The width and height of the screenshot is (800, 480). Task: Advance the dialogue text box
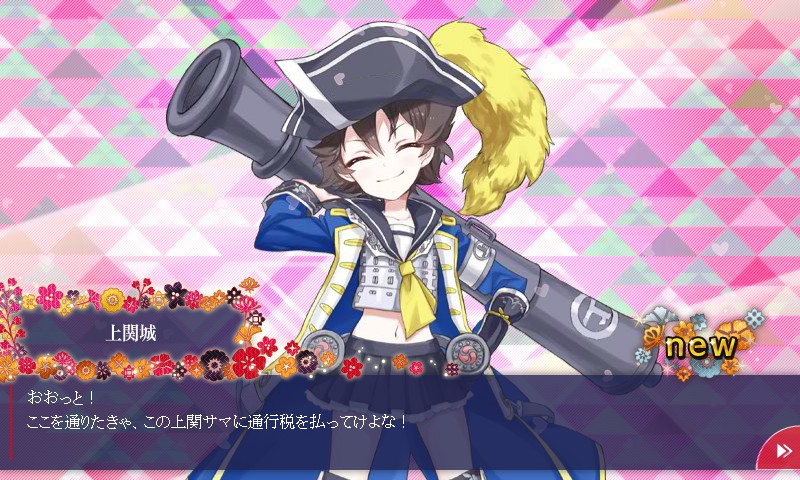[x=380, y=420]
